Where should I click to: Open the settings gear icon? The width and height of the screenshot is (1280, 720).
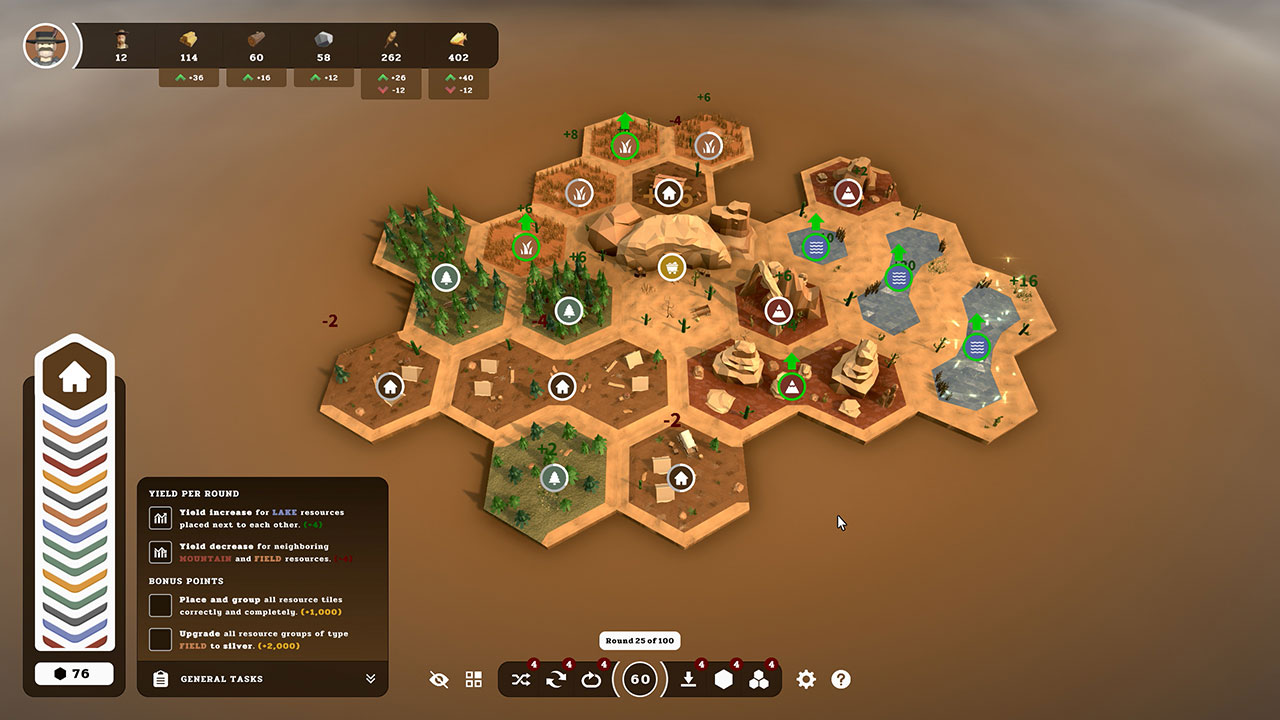[x=806, y=679]
